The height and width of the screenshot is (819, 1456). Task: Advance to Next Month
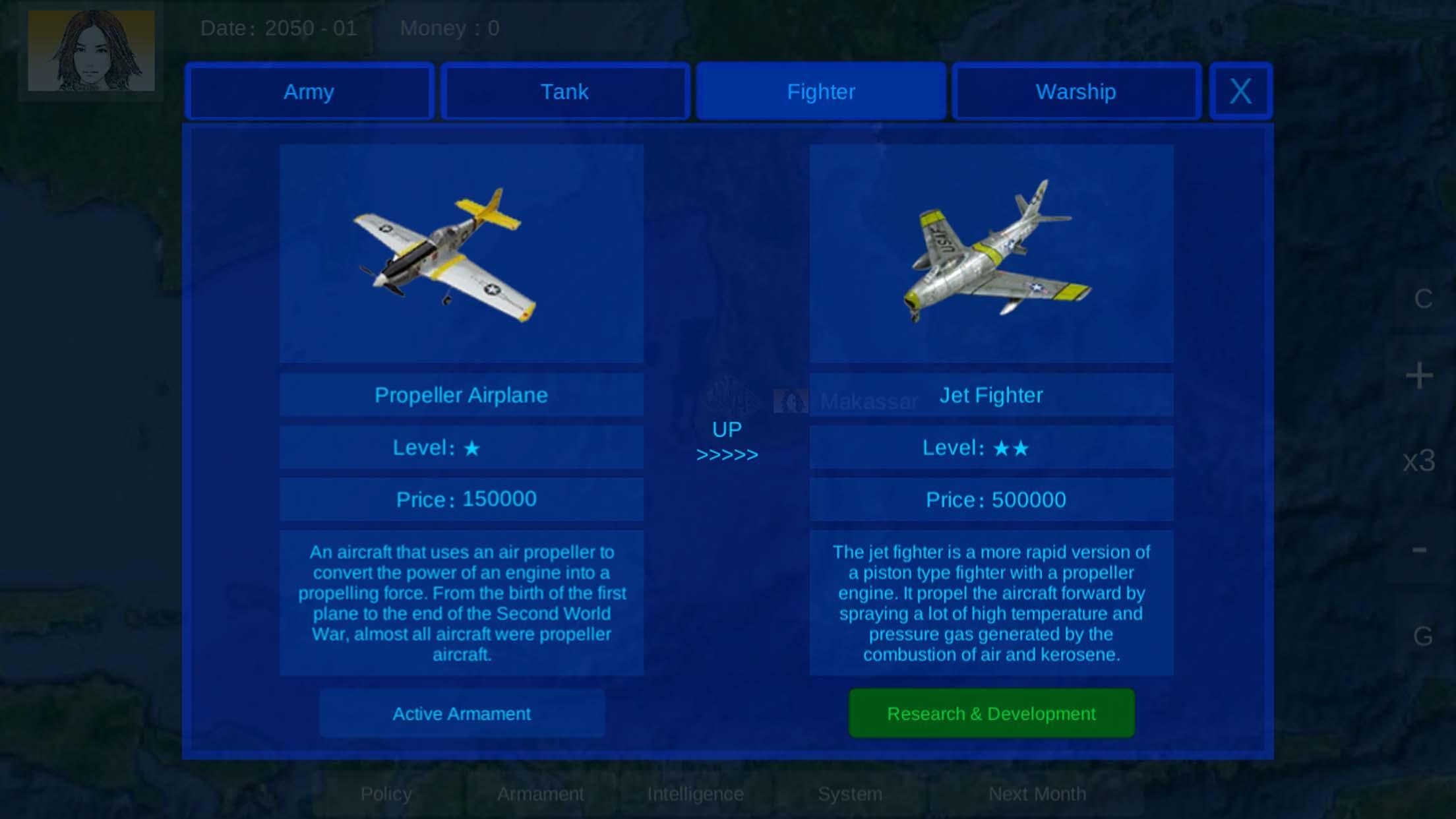click(x=1037, y=794)
